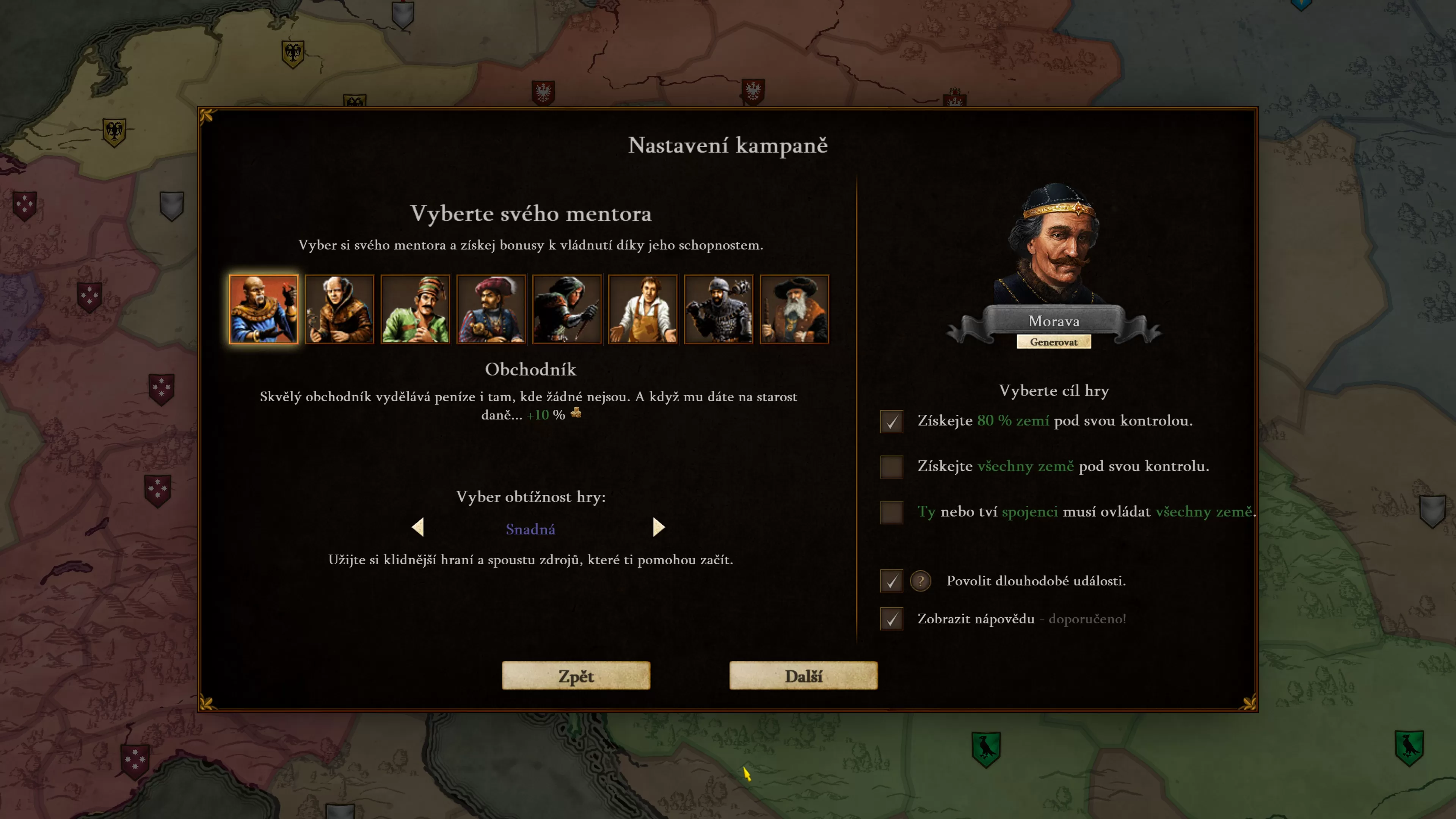Image resolution: width=1456 pixels, height=819 pixels.
Task: Pick the mentor in green shirt and turban
Action: click(416, 309)
